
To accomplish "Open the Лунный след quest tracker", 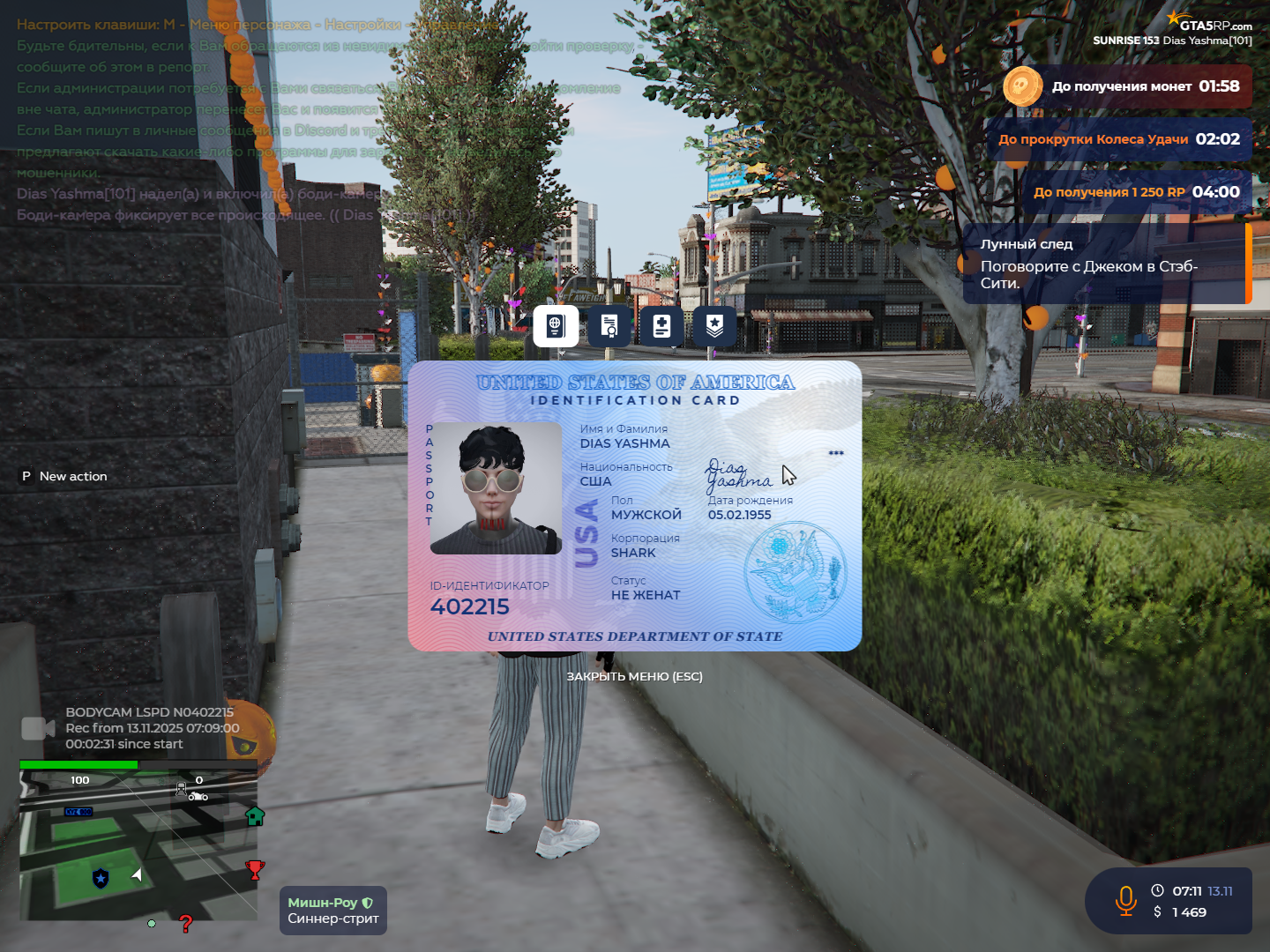I will [1107, 264].
